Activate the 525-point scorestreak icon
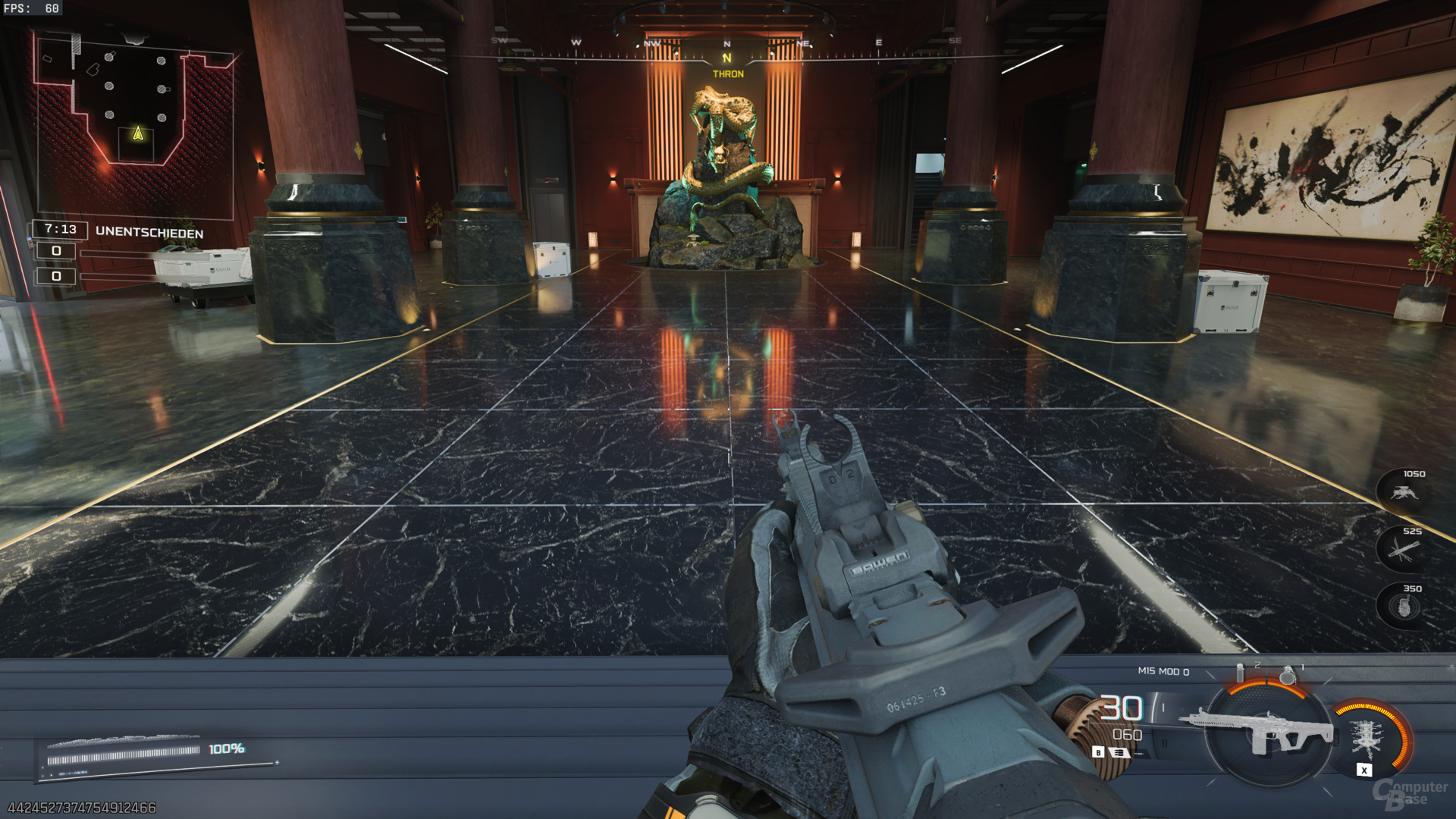This screenshot has width=1456, height=819. click(1402, 550)
